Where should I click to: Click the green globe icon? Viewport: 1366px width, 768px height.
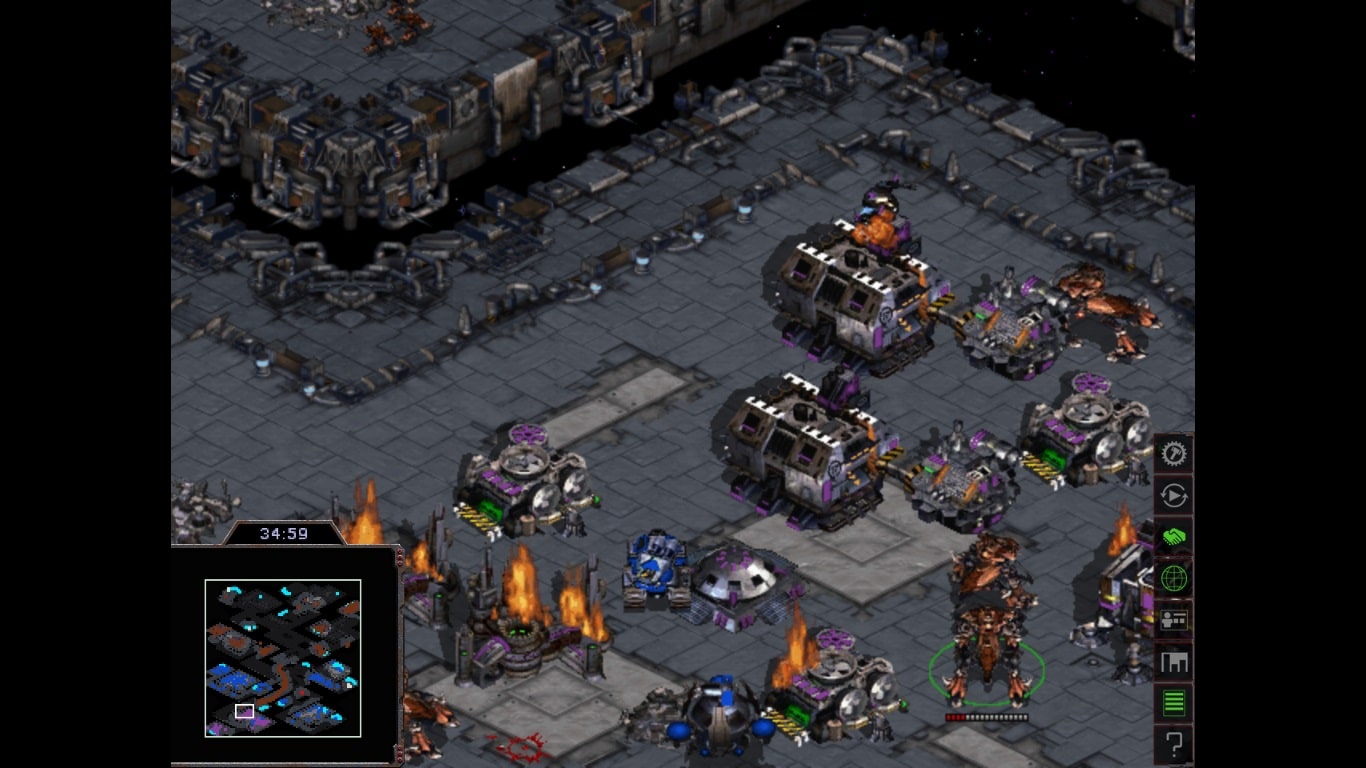(x=1173, y=578)
